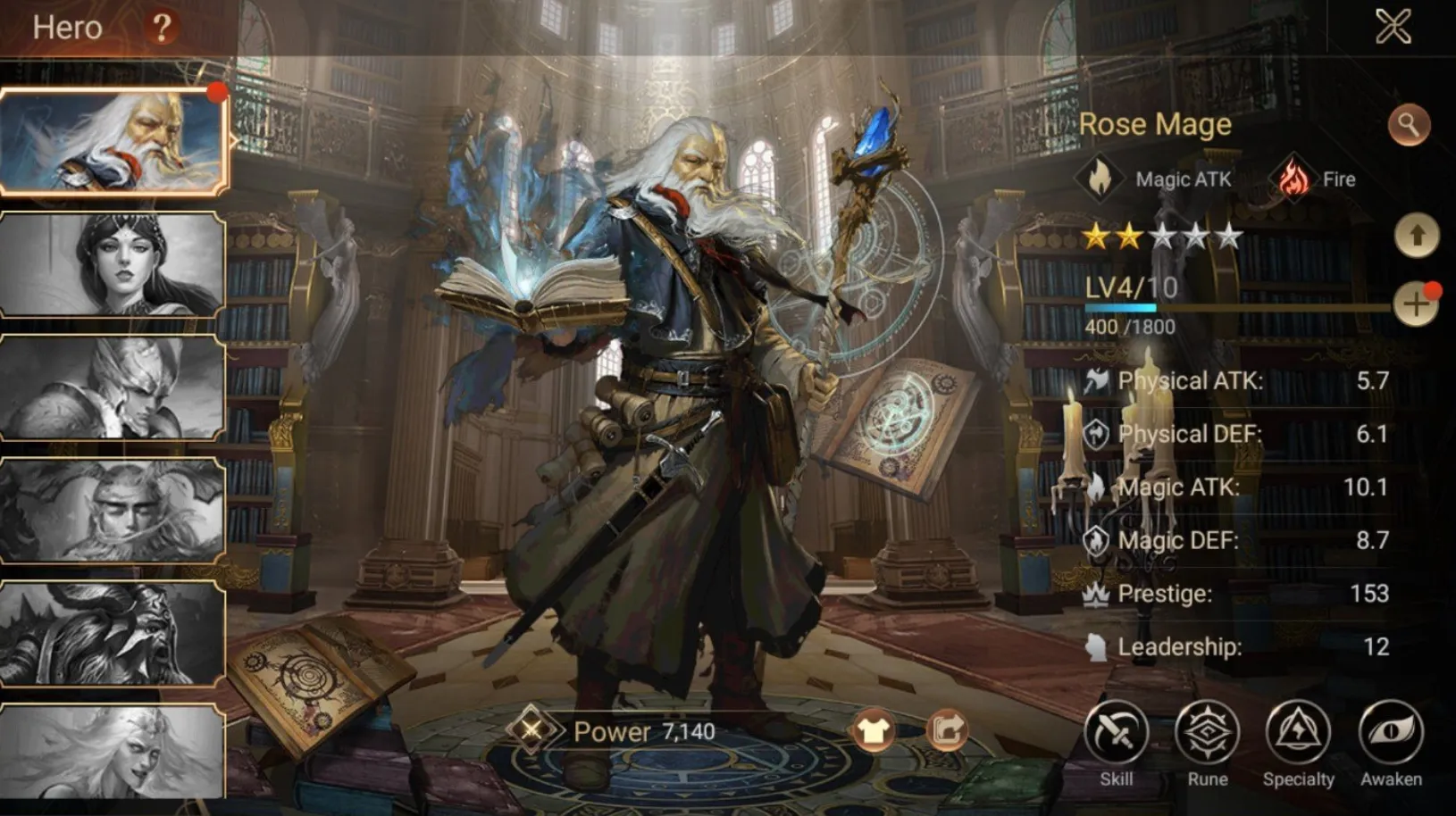View the Specialty options
The height and width of the screenshot is (816, 1456).
click(x=1300, y=734)
